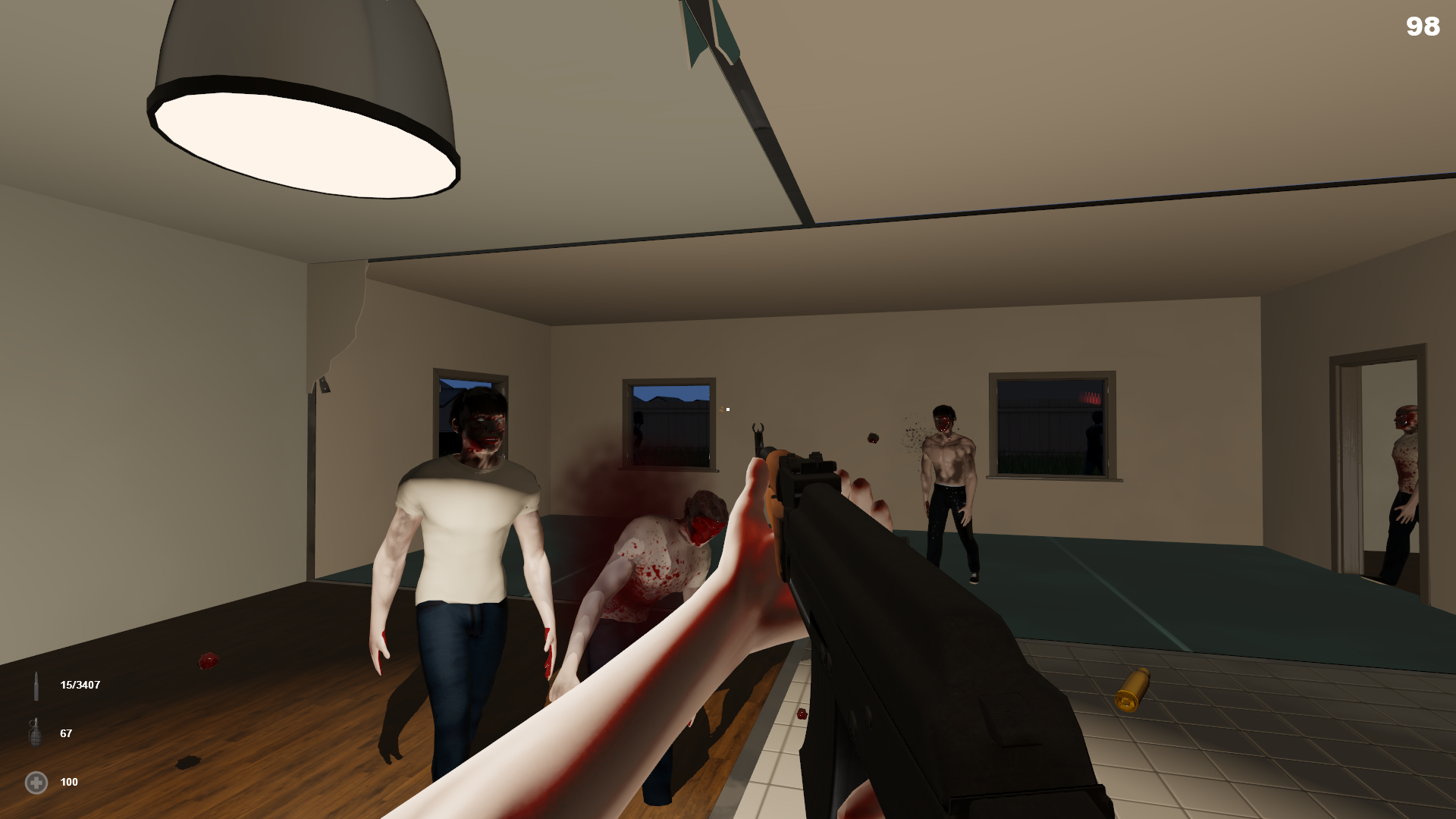Select the health cross icon
The height and width of the screenshot is (819, 1456).
point(36,782)
